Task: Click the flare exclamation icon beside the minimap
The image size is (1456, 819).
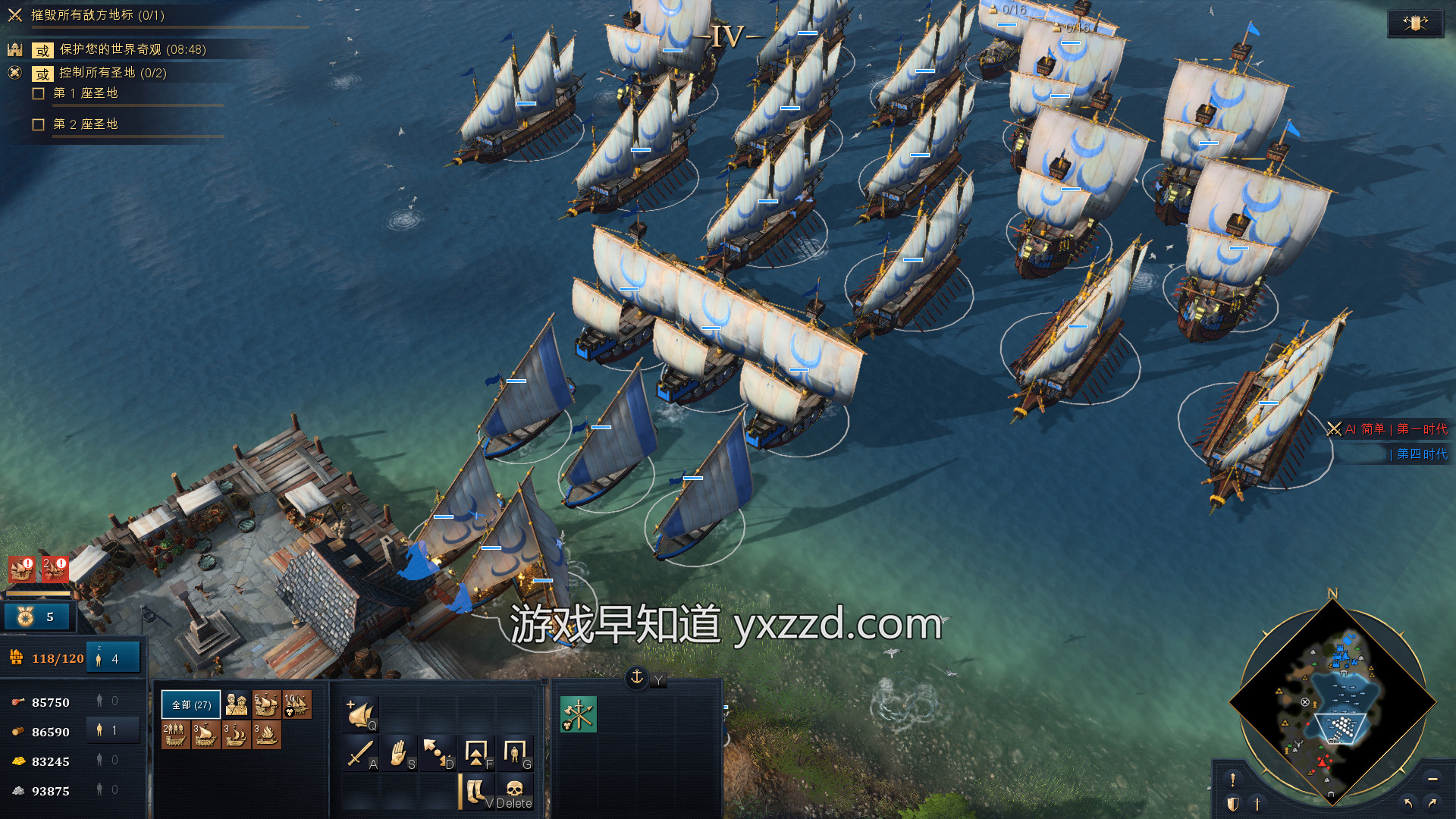Action: pos(1232,780)
